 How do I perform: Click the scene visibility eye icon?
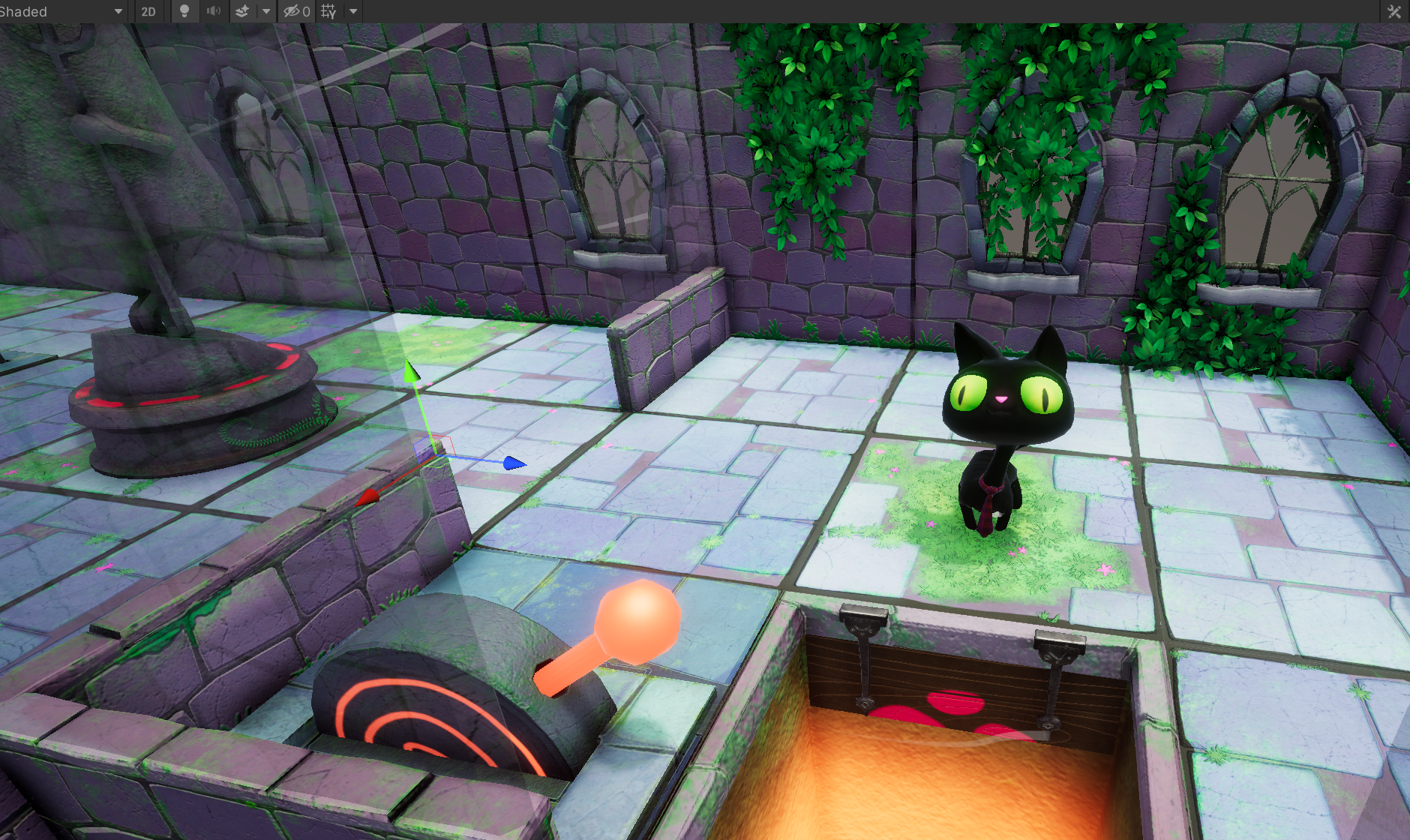pos(291,11)
